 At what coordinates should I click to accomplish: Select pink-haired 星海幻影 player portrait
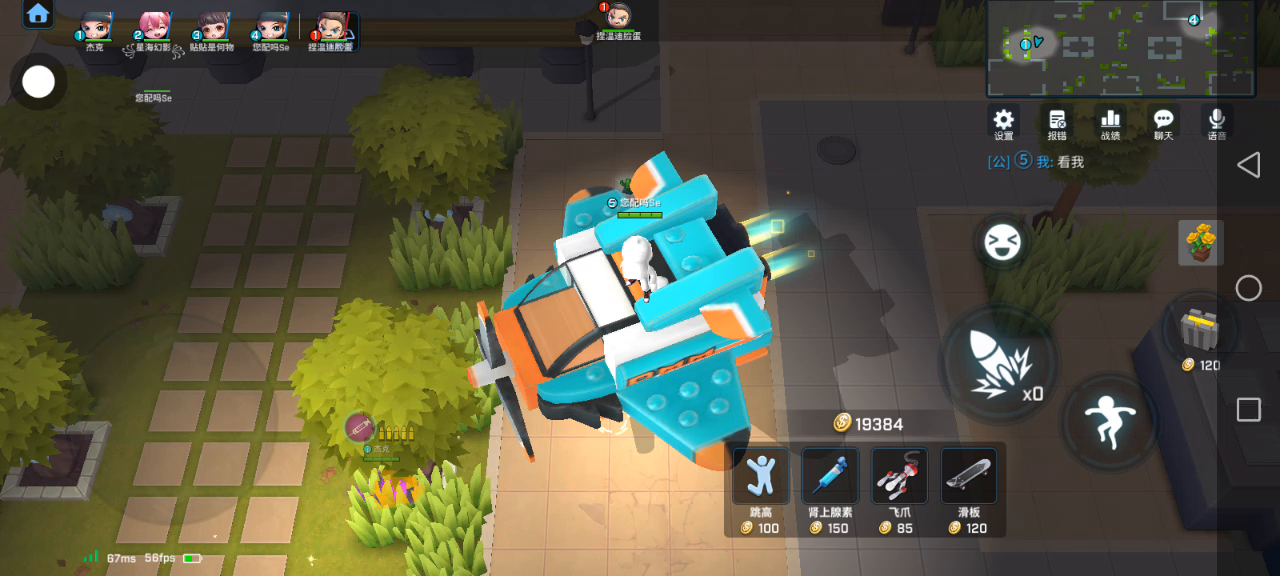point(153,26)
